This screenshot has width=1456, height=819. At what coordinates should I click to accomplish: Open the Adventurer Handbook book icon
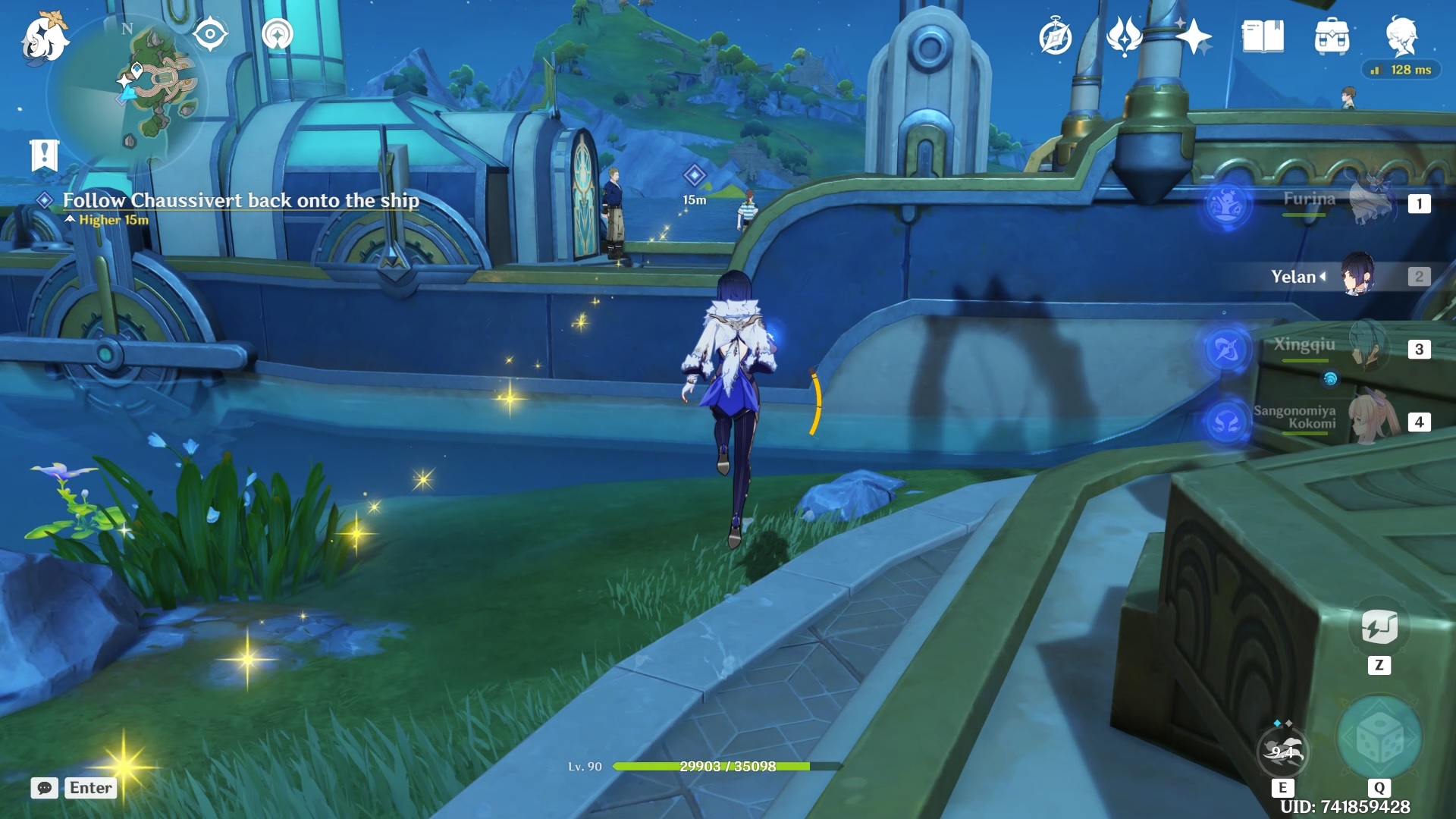click(1263, 36)
